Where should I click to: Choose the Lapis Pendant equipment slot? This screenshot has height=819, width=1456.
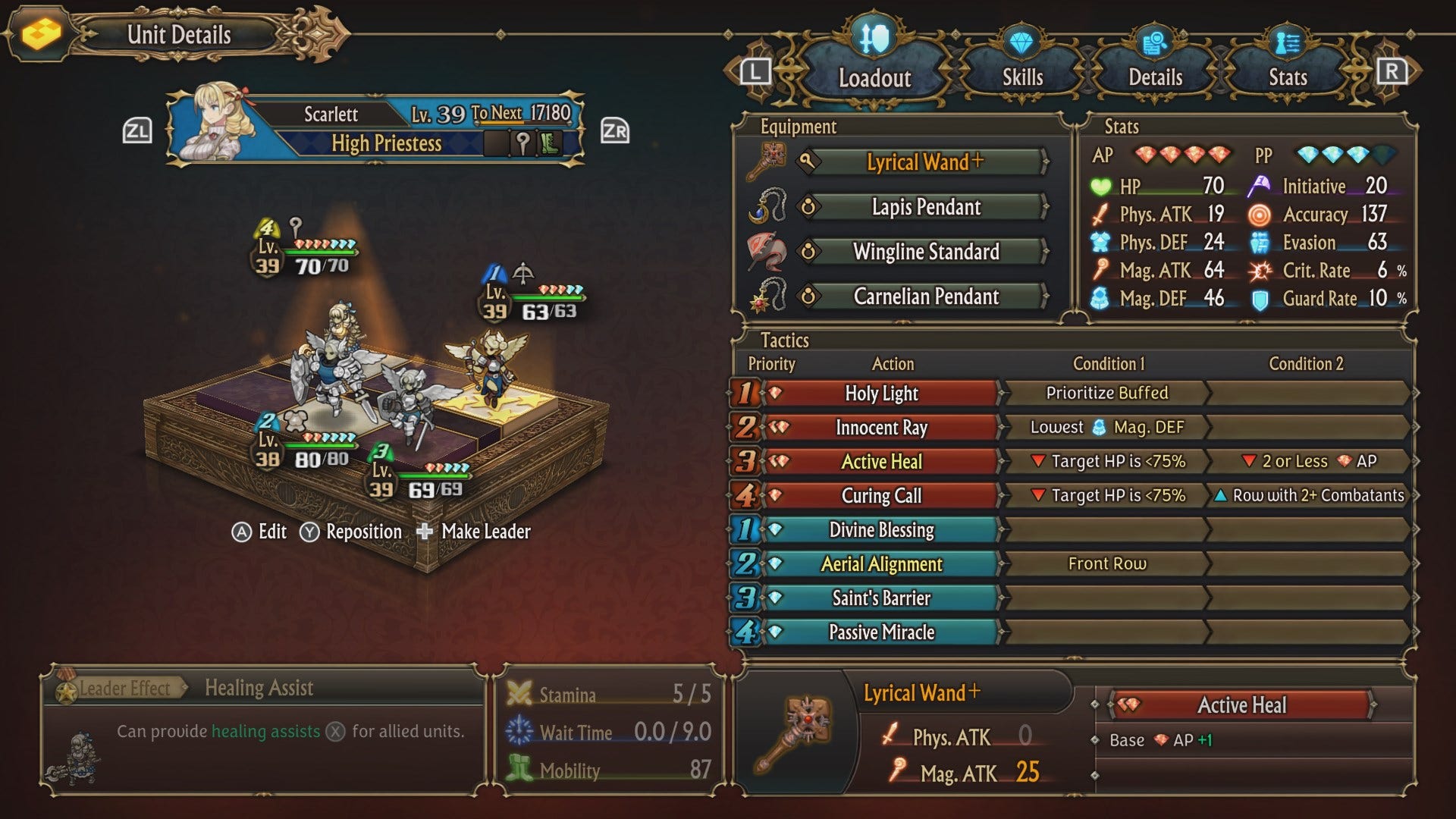(925, 207)
